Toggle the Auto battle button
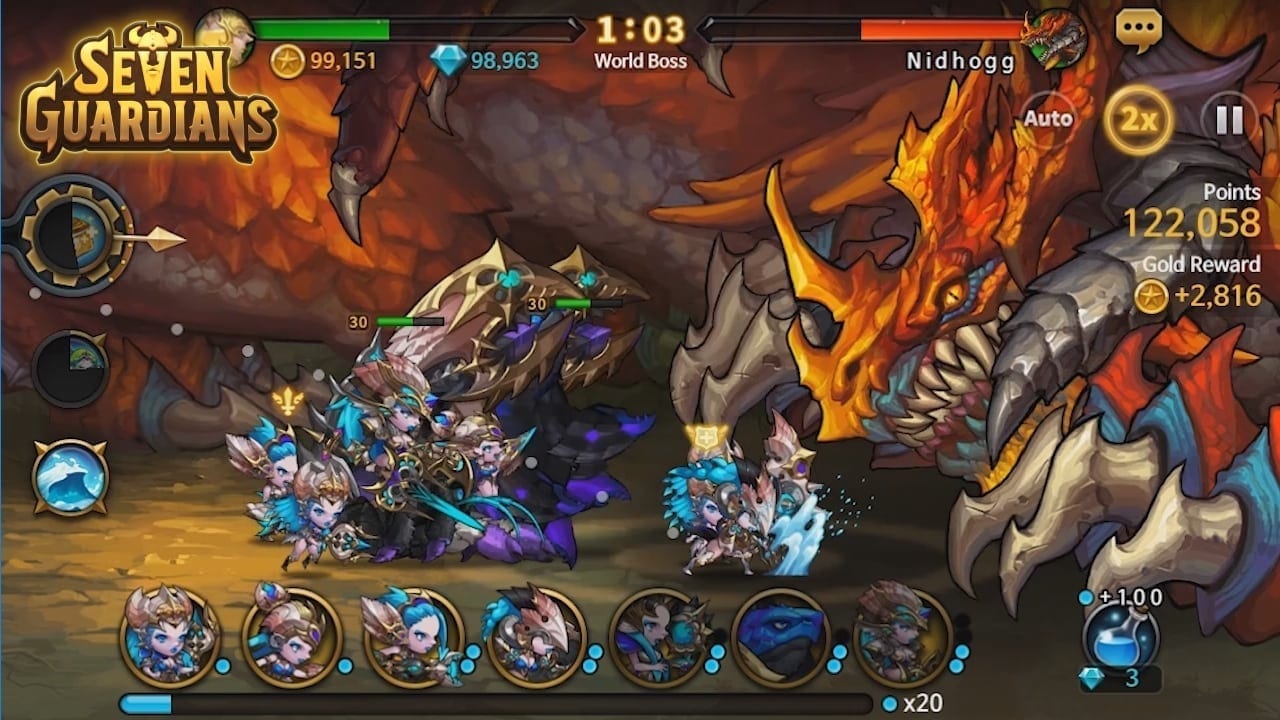The image size is (1280, 720). pos(1047,119)
